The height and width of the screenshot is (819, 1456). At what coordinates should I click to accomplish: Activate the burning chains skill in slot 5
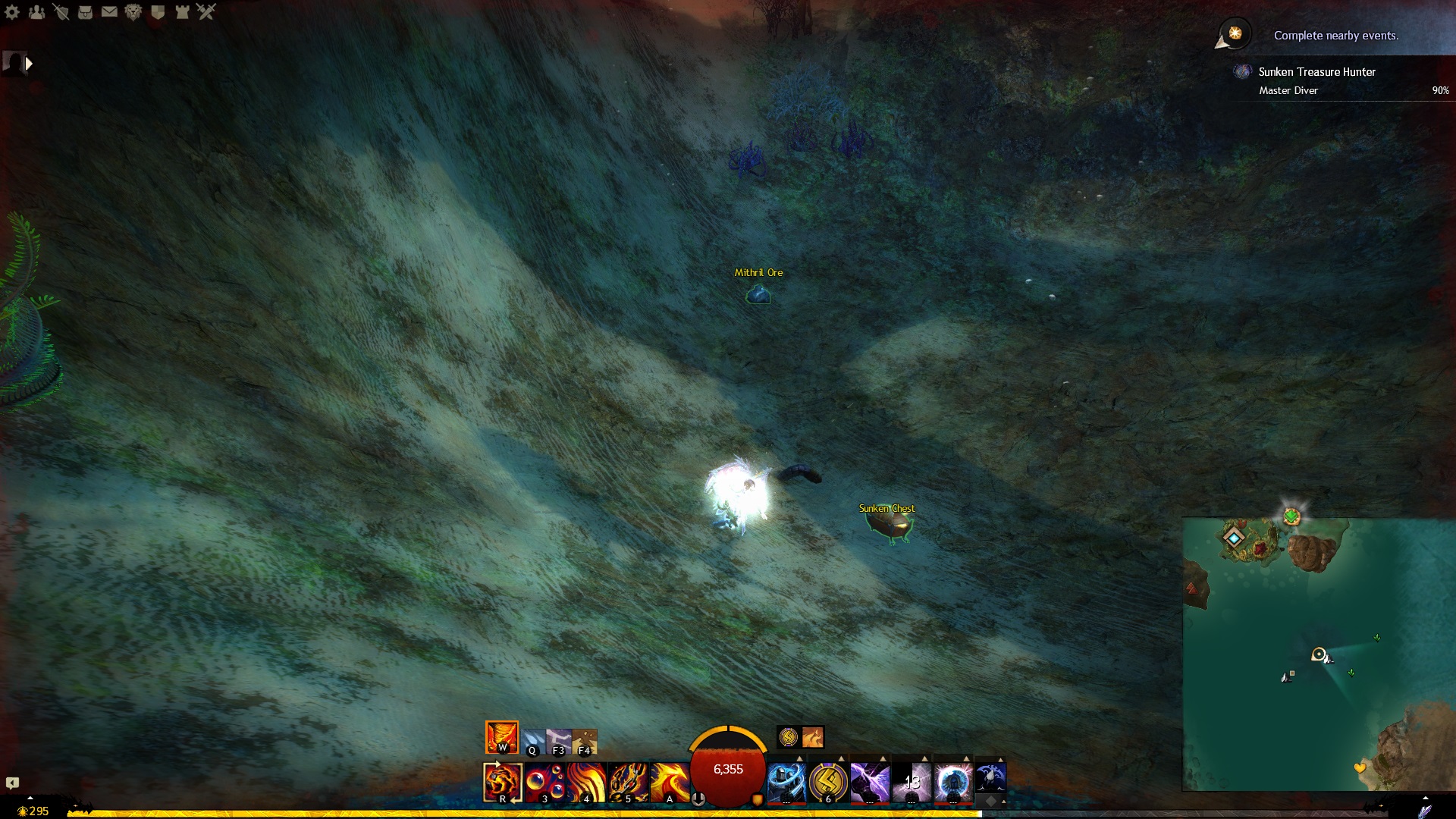(628, 782)
